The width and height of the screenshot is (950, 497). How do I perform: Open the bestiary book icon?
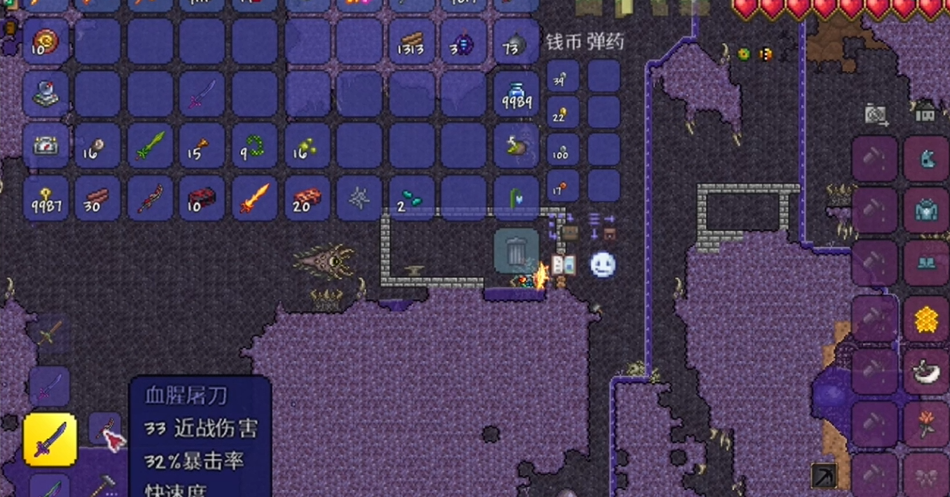tap(563, 265)
